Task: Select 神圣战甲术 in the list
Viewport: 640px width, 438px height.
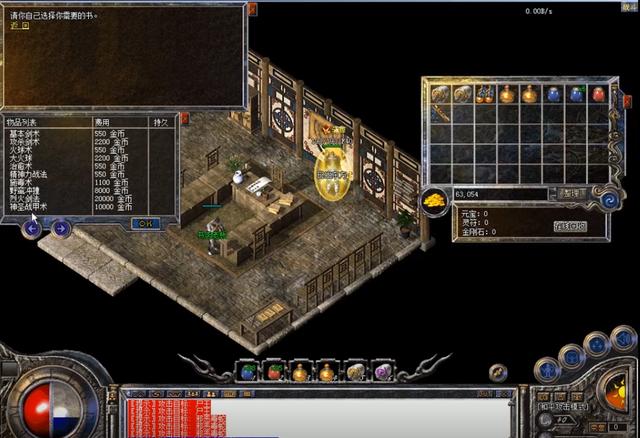Action: tap(30, 206)
